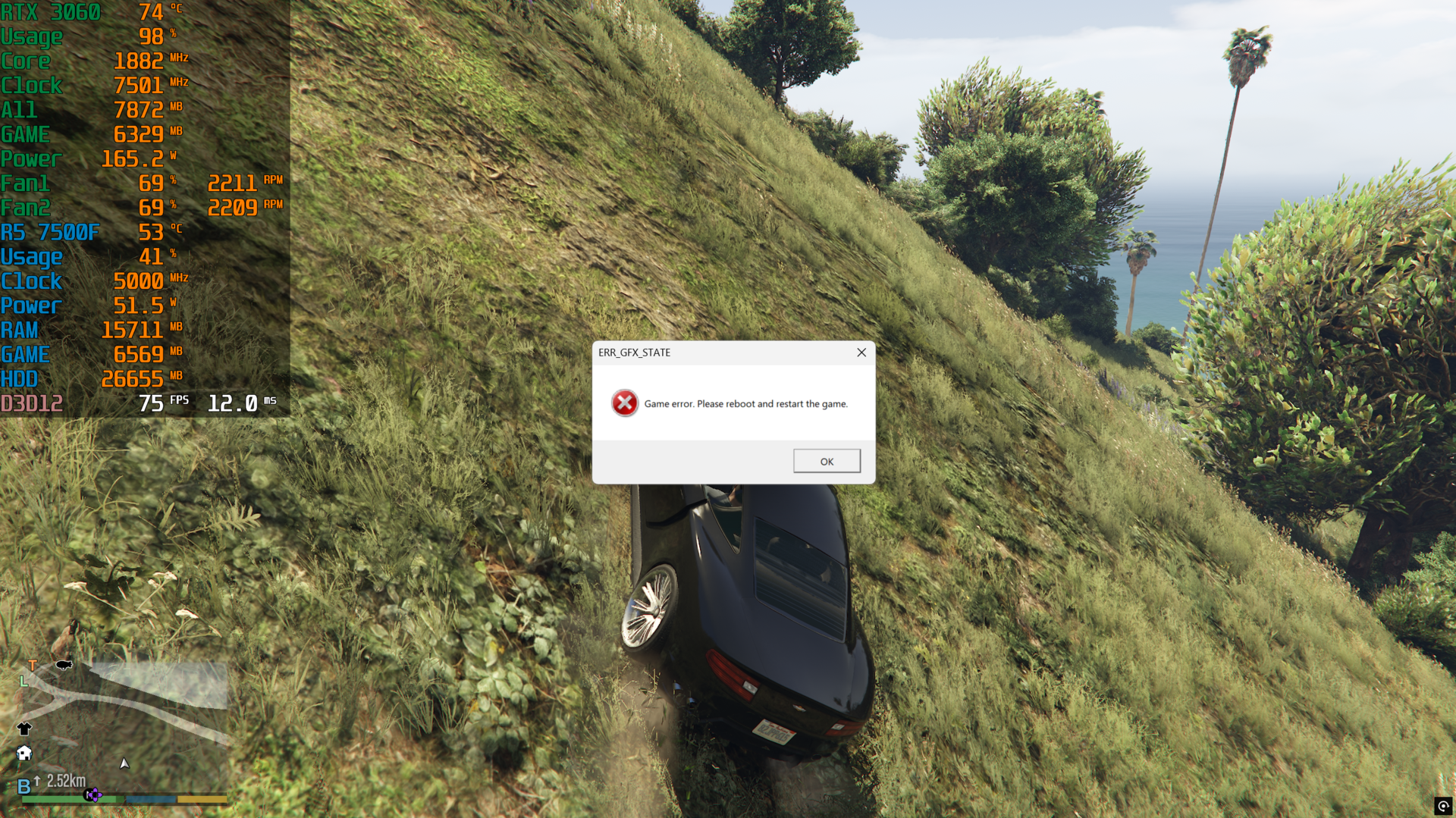Screen dimensions: 1456x818
Task: Click OK in the ERR_GFX_STATE dialog
Action: [827, 461]
